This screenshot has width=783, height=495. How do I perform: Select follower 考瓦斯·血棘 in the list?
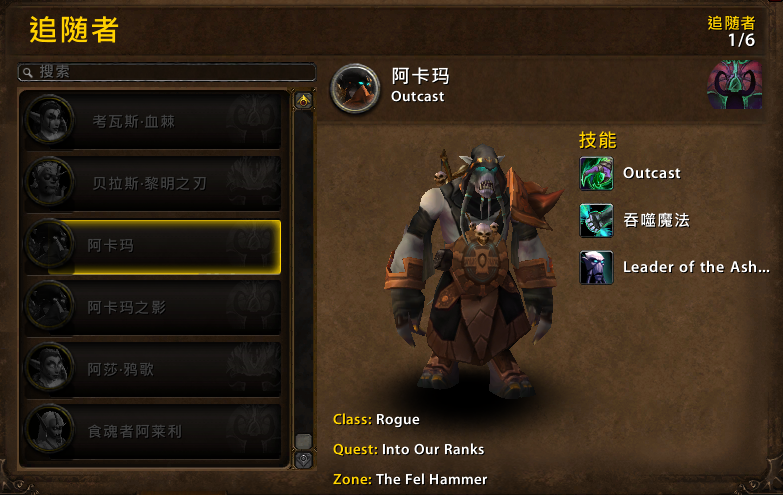pyautogui.click(x=152, y=121)
